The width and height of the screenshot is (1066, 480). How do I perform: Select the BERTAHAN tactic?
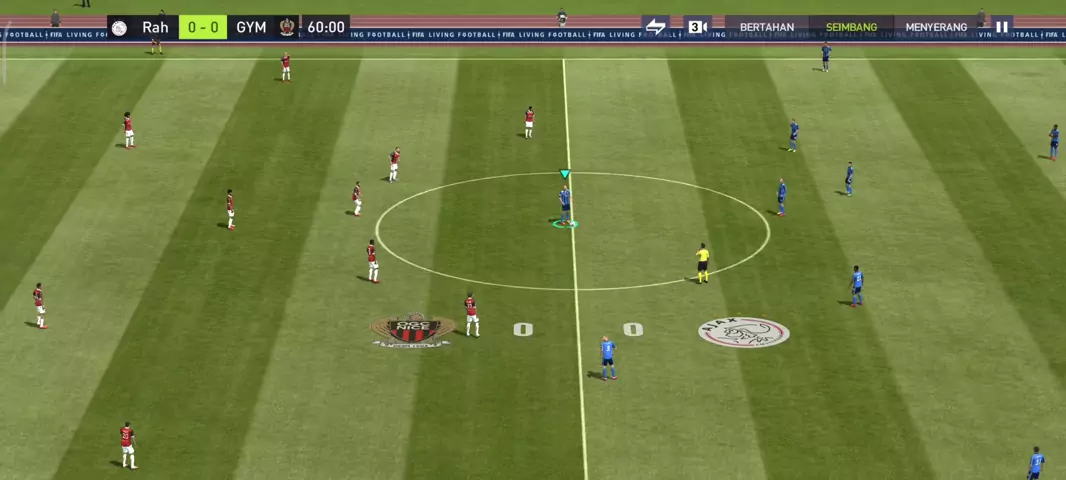pos(767,27)
